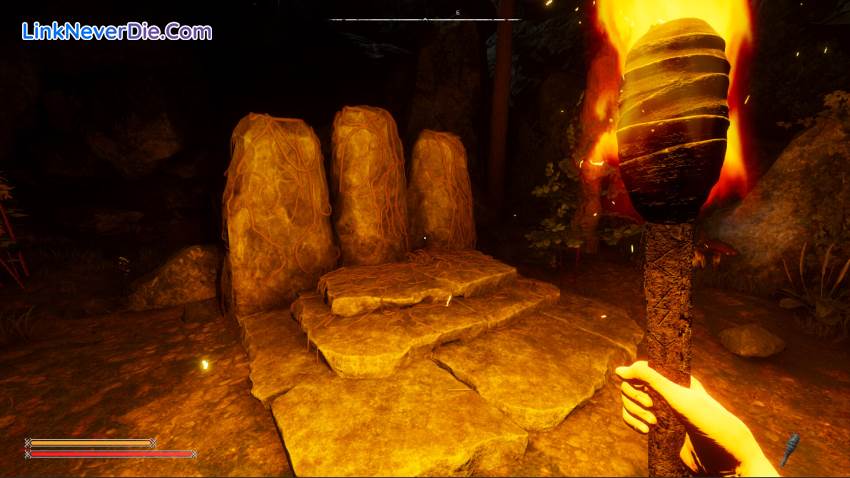Click the compass bar heading strip
Viewport: 850px width, 478px height.
click(425, 18)
